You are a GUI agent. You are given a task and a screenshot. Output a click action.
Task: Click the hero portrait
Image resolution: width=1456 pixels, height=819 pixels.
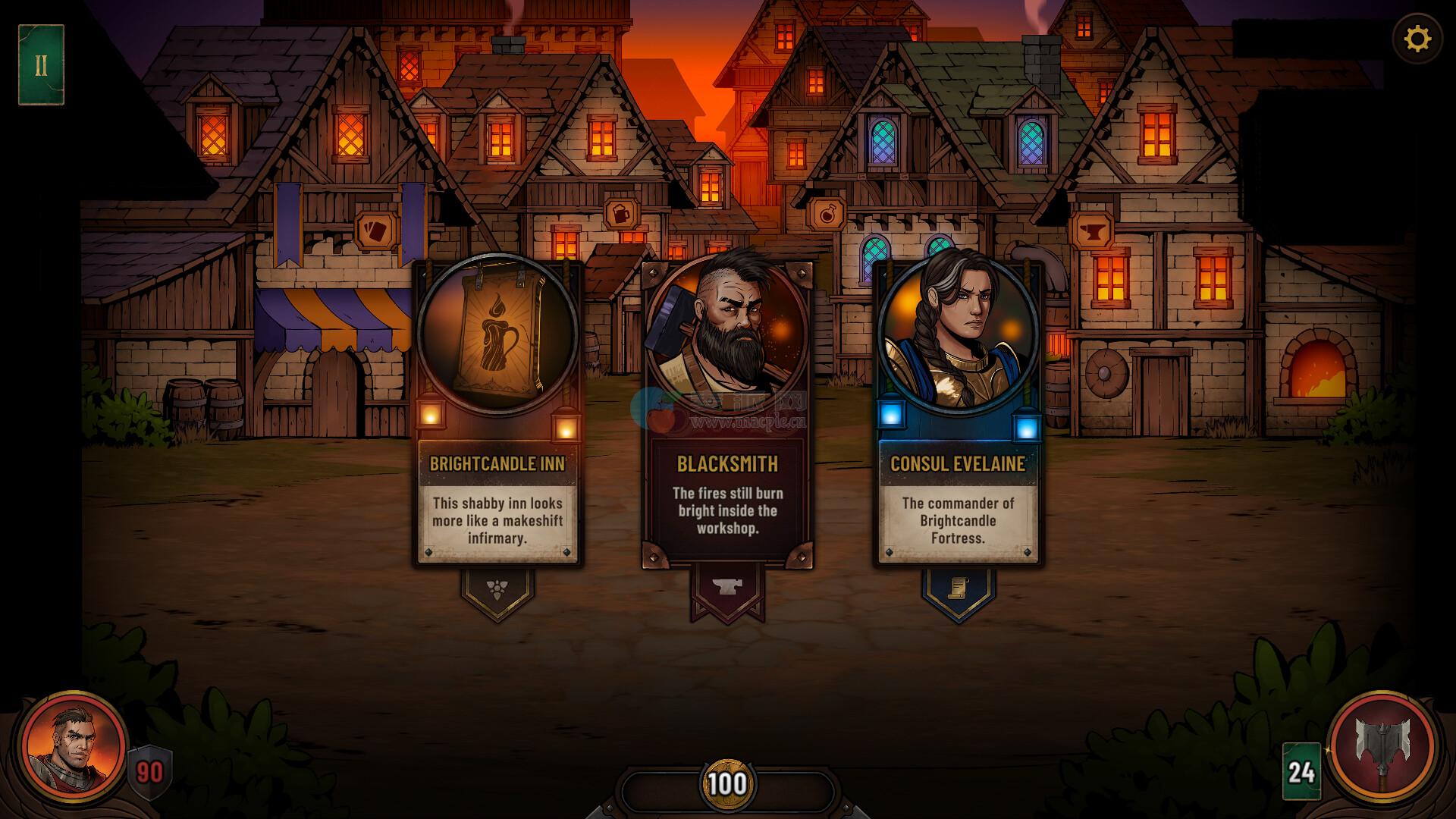pyautogui.click(x=74, y=744)
